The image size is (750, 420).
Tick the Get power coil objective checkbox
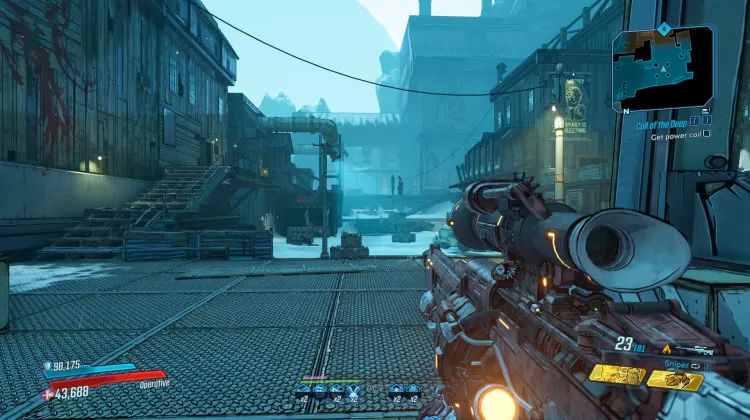(707, 133)
